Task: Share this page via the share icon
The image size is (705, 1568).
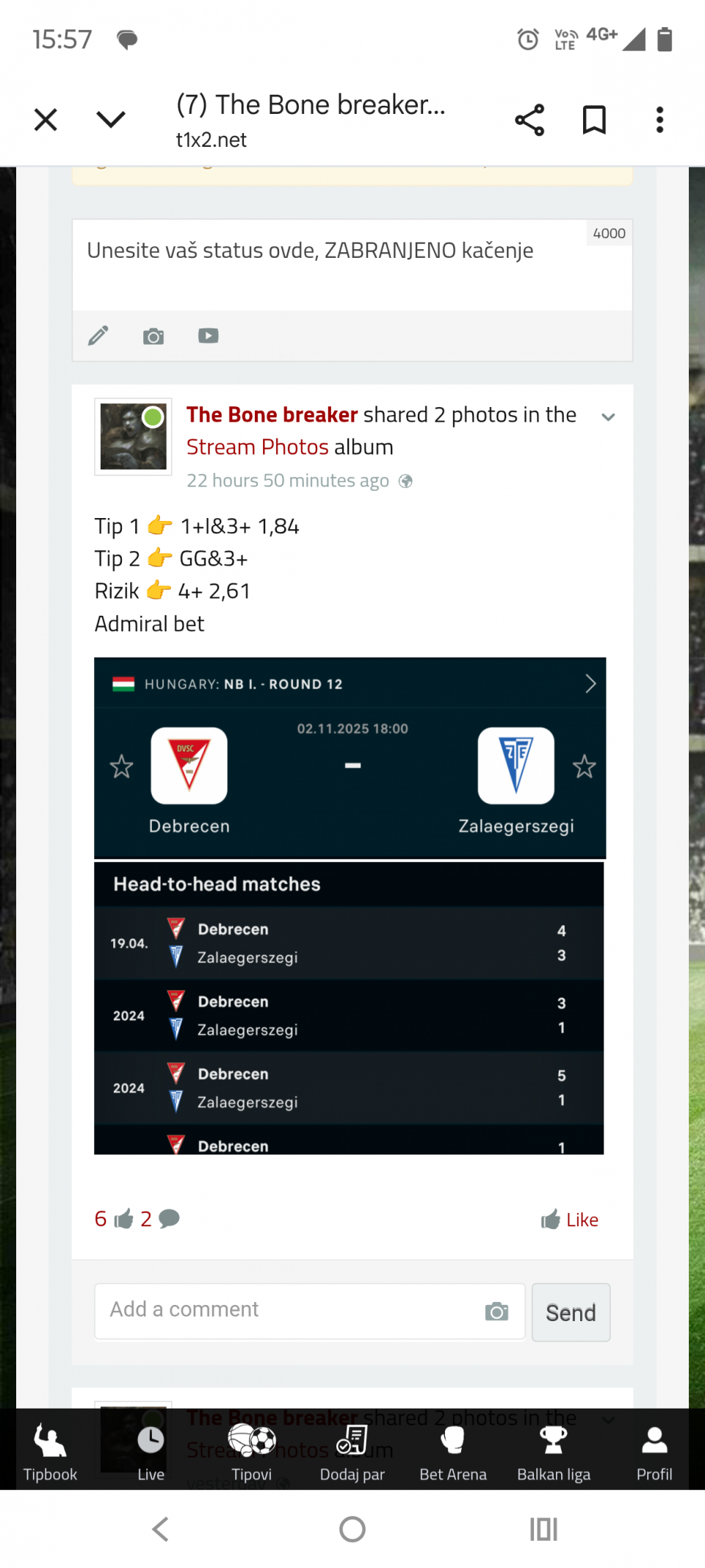Action: 529,120
